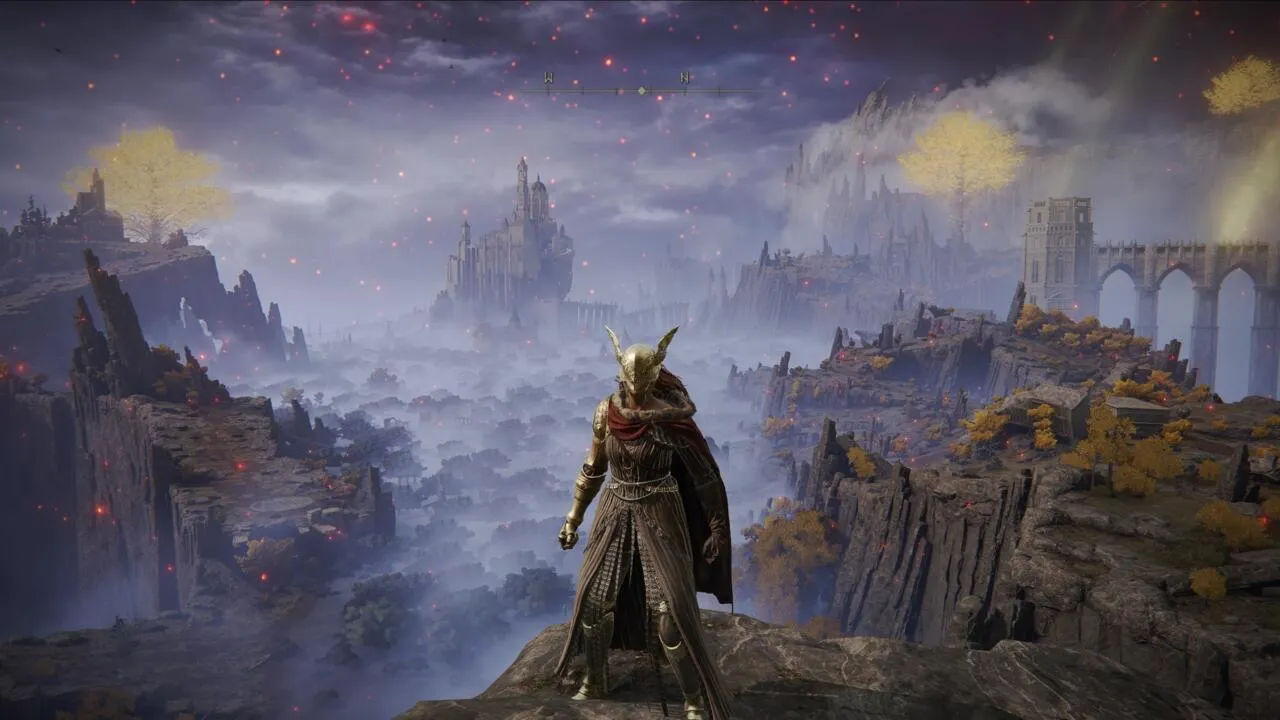This screenshot has height=720, width=1280.
Task: Select the North marker on the compass
Action: (x=685, y=78)
